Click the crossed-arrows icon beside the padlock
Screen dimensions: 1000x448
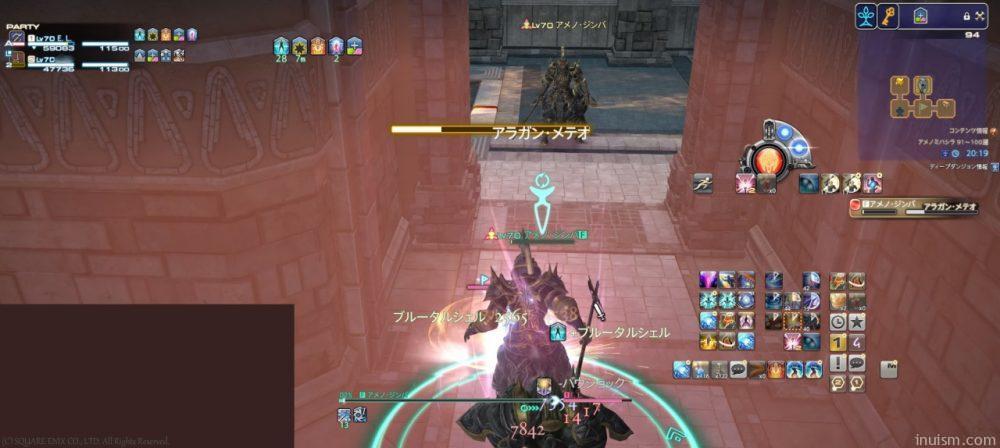click(981, 17)
